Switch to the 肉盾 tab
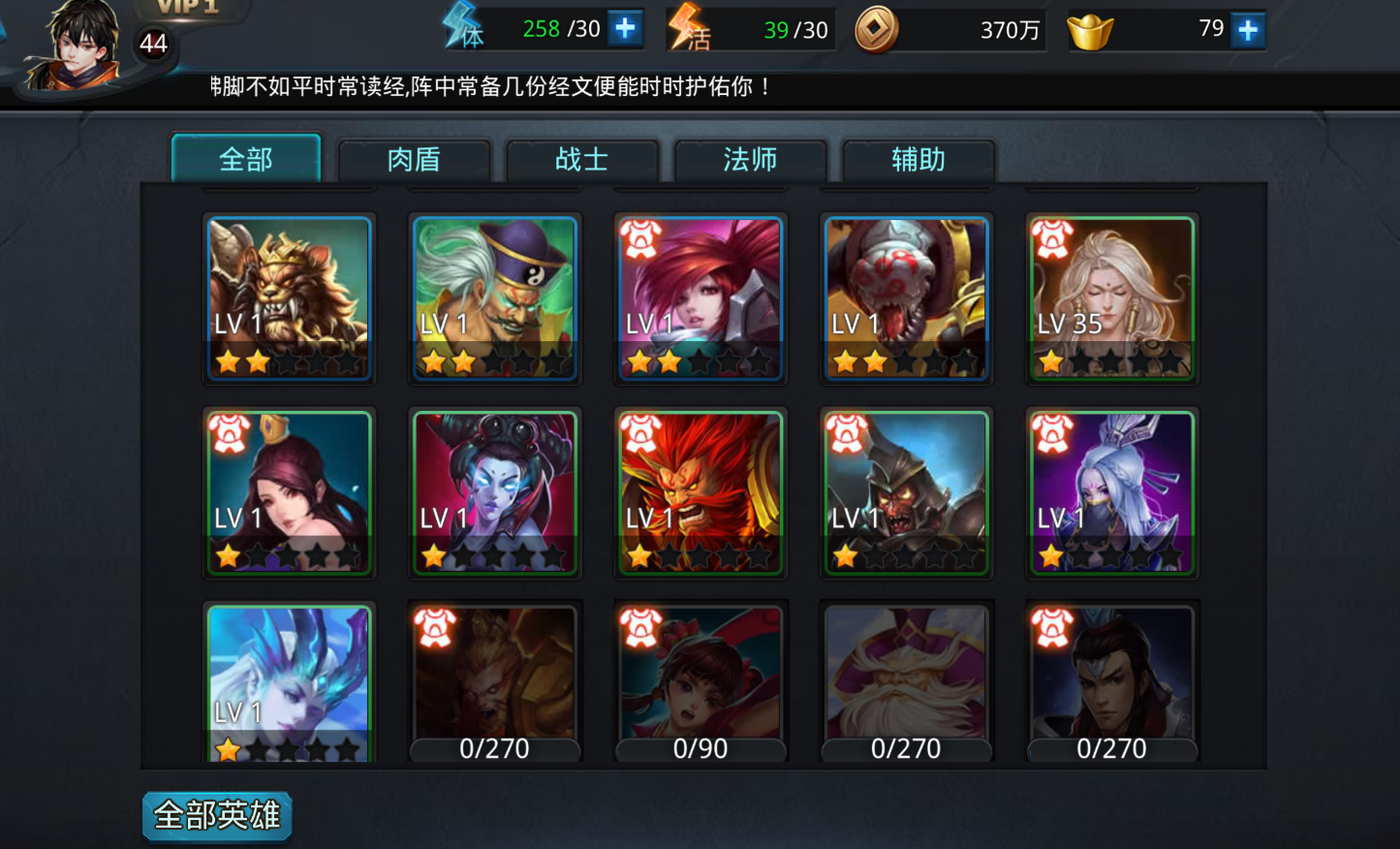Viewport: 1400px width, 849px height. (x=415, y=161)
